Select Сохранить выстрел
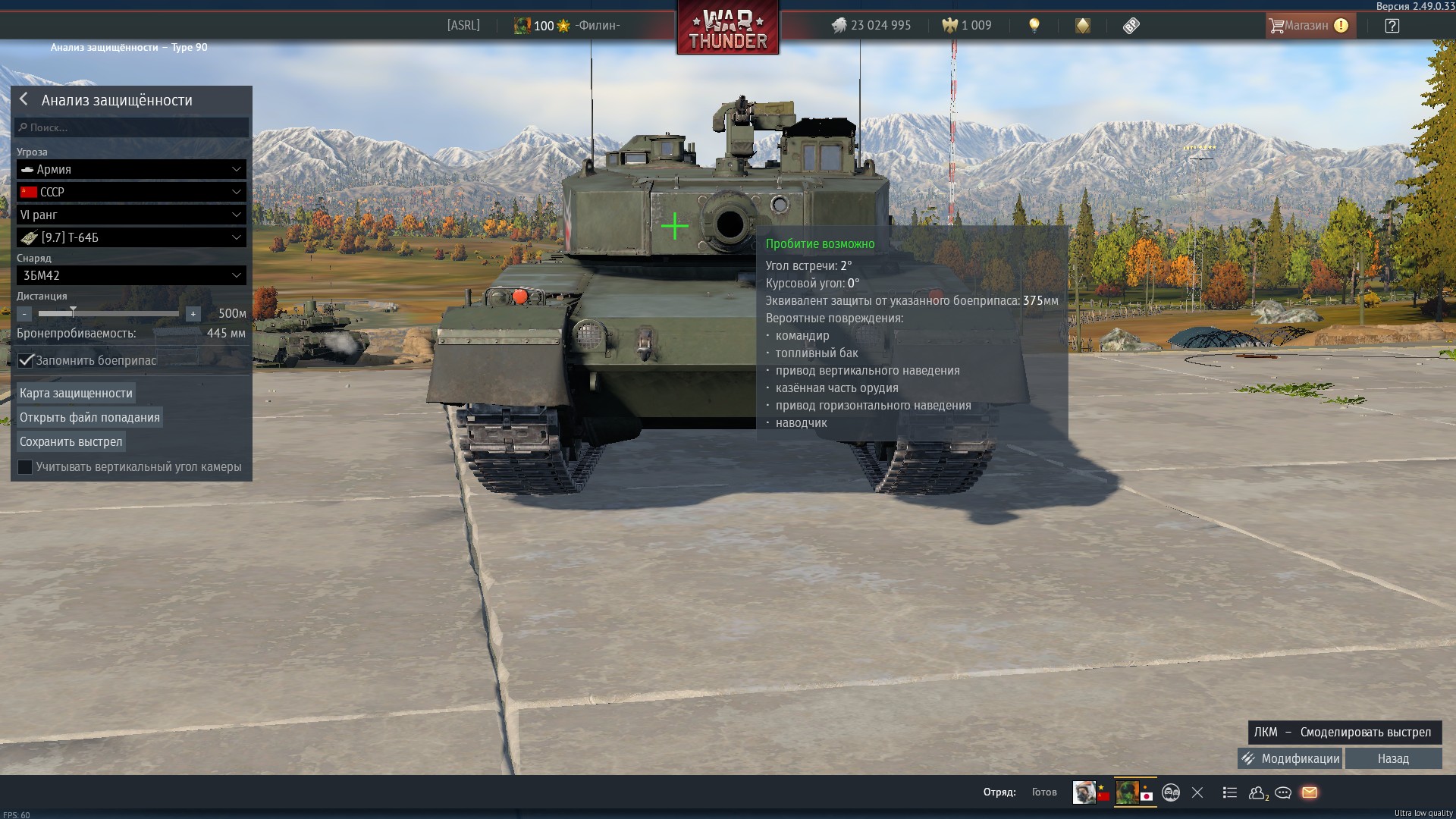 (x=71, y=441)
